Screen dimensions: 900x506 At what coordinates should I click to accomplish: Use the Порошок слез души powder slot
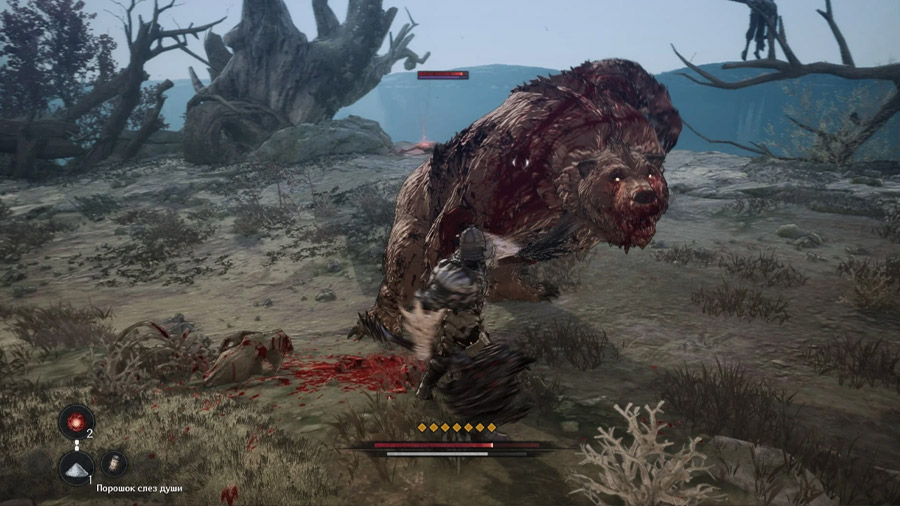(76, 465)
